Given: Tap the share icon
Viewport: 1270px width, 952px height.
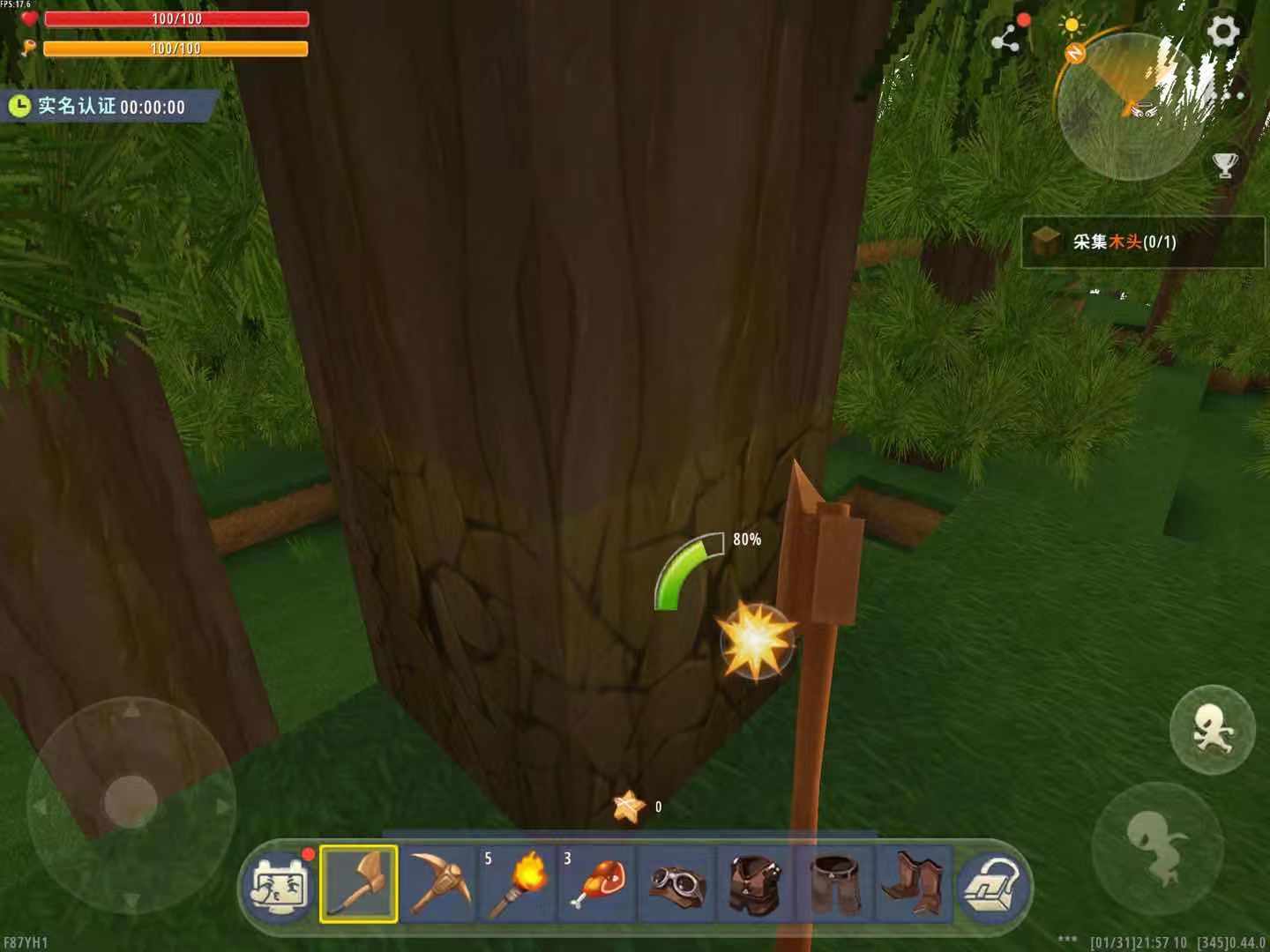Looking at the screenshot, I should [x=1006, y=38].
